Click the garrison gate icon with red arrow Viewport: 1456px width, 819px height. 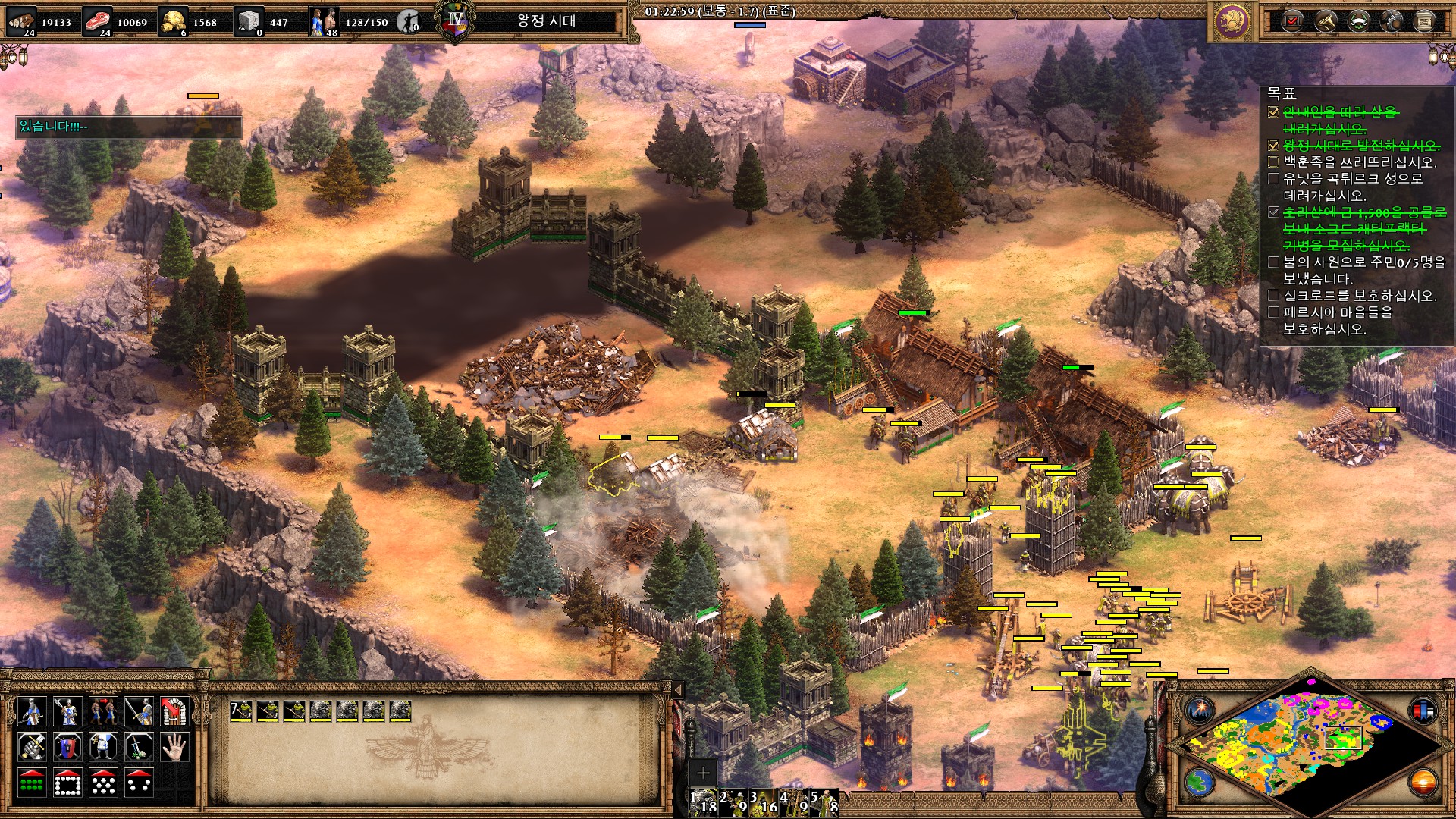pos(174,711)
